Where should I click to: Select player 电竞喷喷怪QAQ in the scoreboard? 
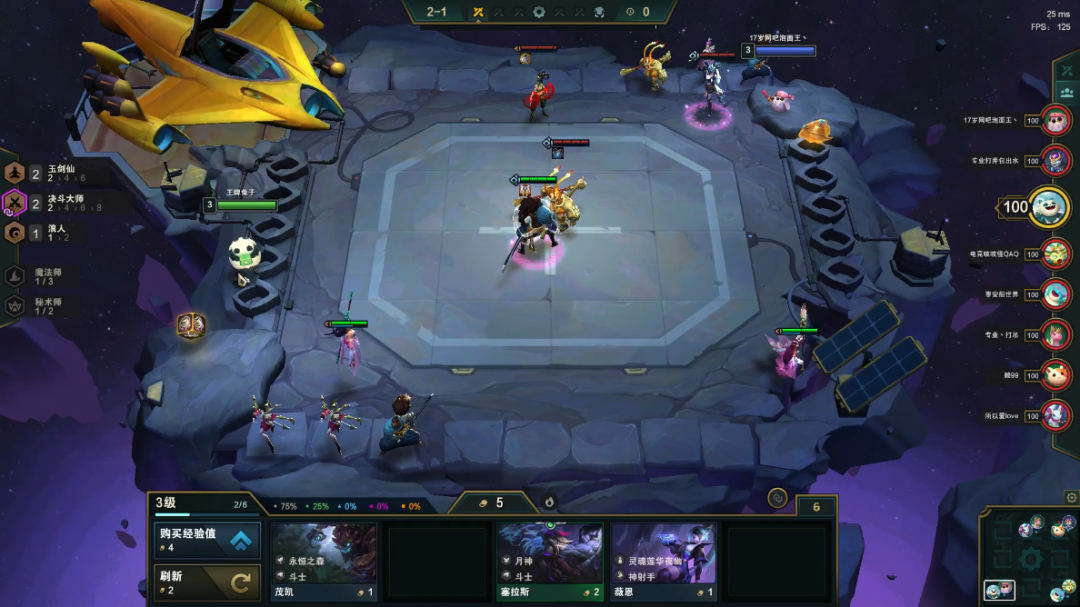click(x=1056, y=254)
